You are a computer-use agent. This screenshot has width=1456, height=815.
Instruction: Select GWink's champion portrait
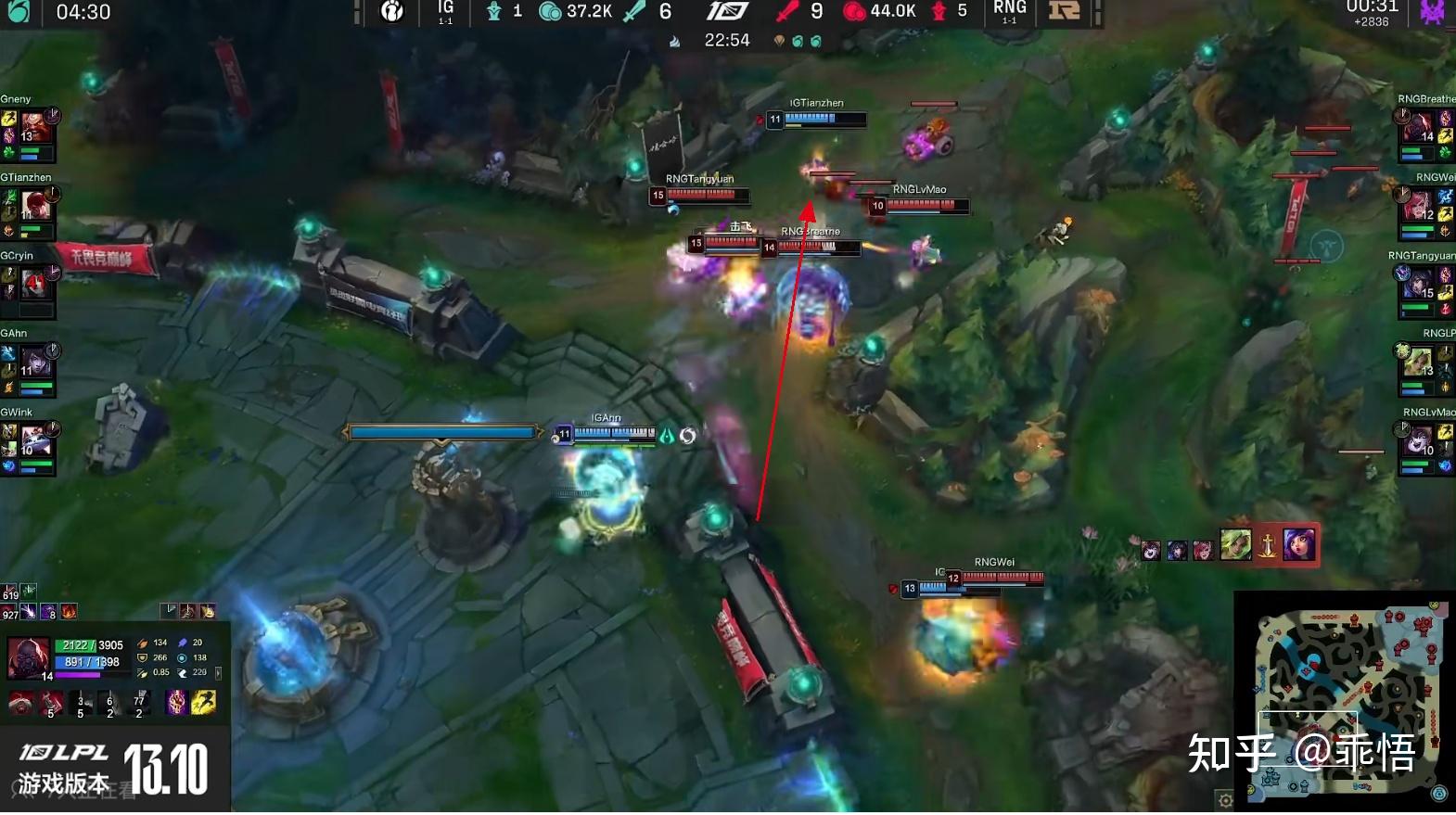coord(35,439)
